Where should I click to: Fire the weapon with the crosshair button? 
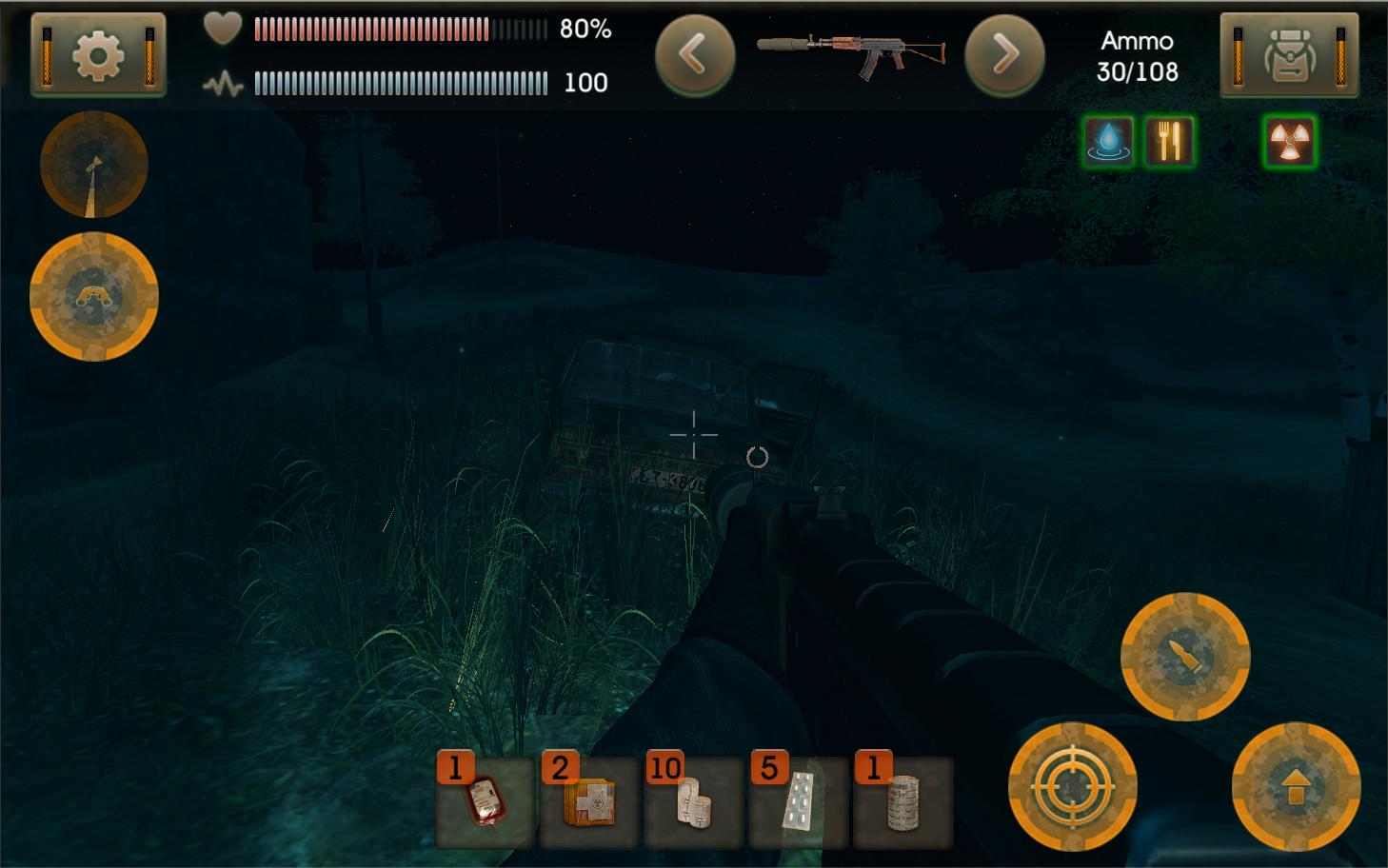[x=1073, y=787]
